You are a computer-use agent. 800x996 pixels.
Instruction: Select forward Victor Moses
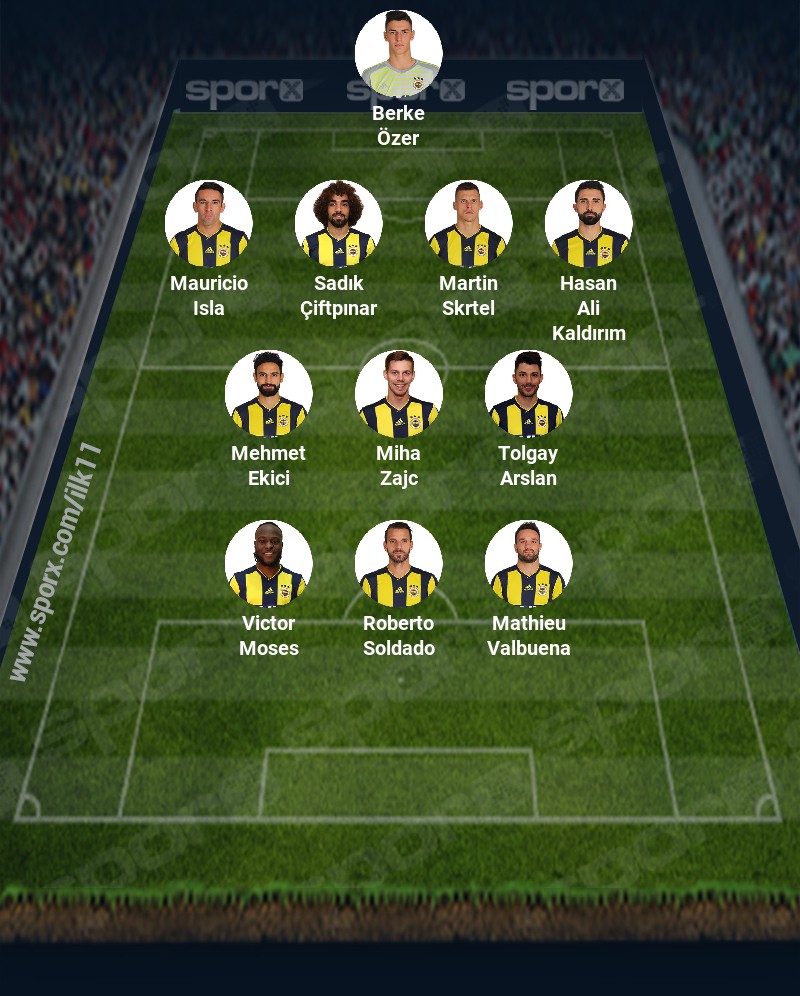tap(268, 564)
